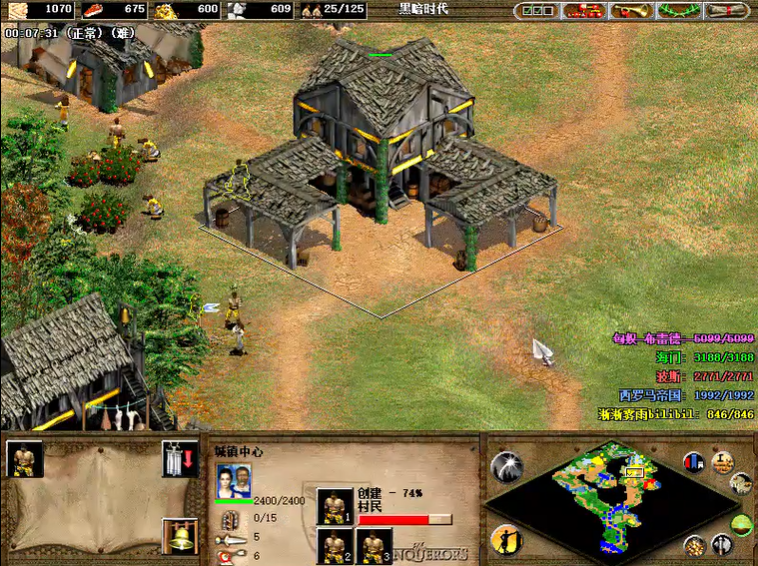Open the objectives checklist button
This screenshot has height=566, width=758.
click(538, 11)
